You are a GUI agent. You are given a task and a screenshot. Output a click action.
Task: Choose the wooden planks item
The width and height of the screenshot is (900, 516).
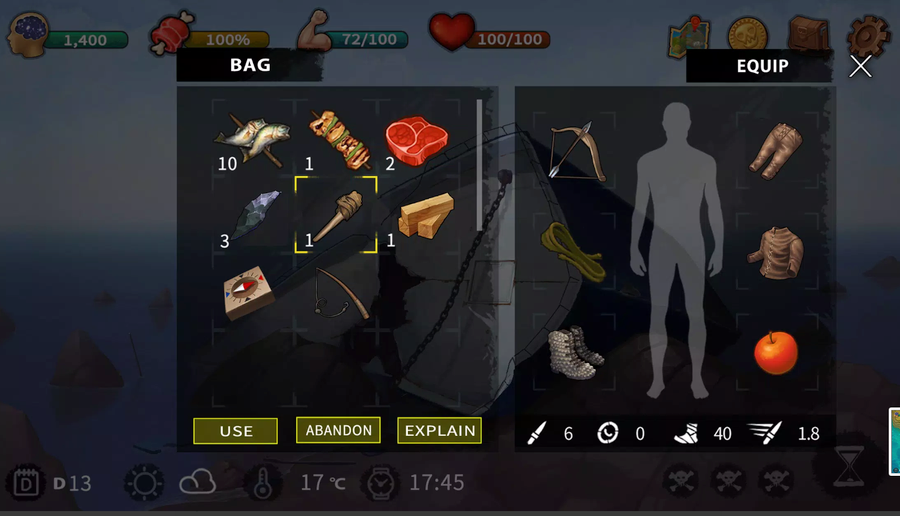click(424, 214)
